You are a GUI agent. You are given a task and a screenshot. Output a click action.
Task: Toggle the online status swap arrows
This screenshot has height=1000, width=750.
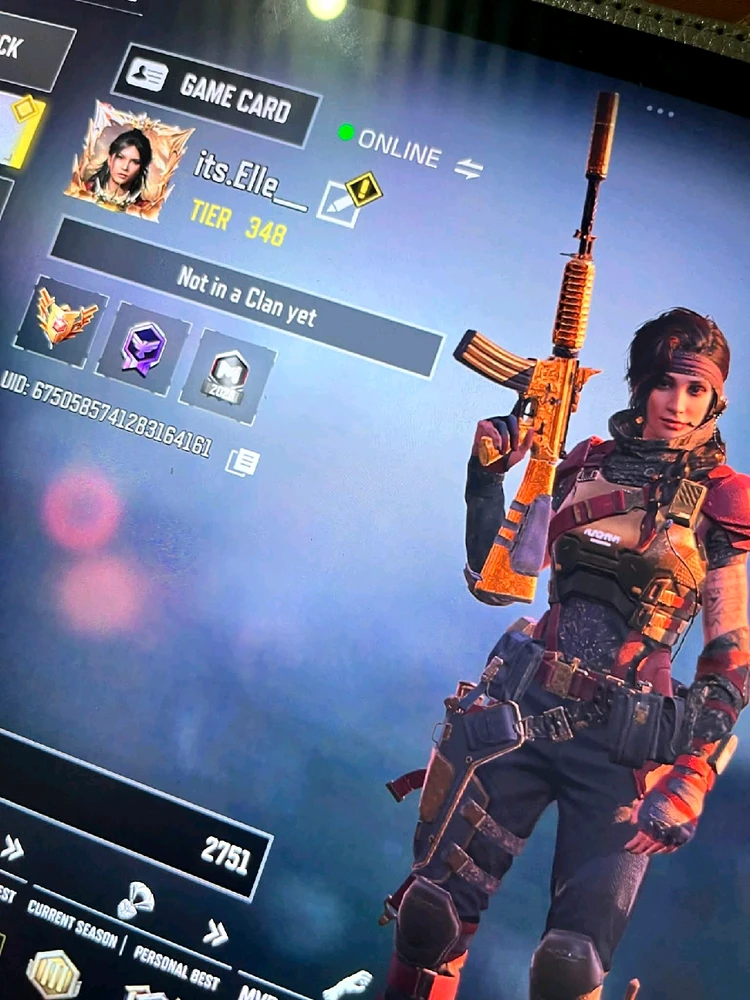pyautogui.click(x=468, y=168)
